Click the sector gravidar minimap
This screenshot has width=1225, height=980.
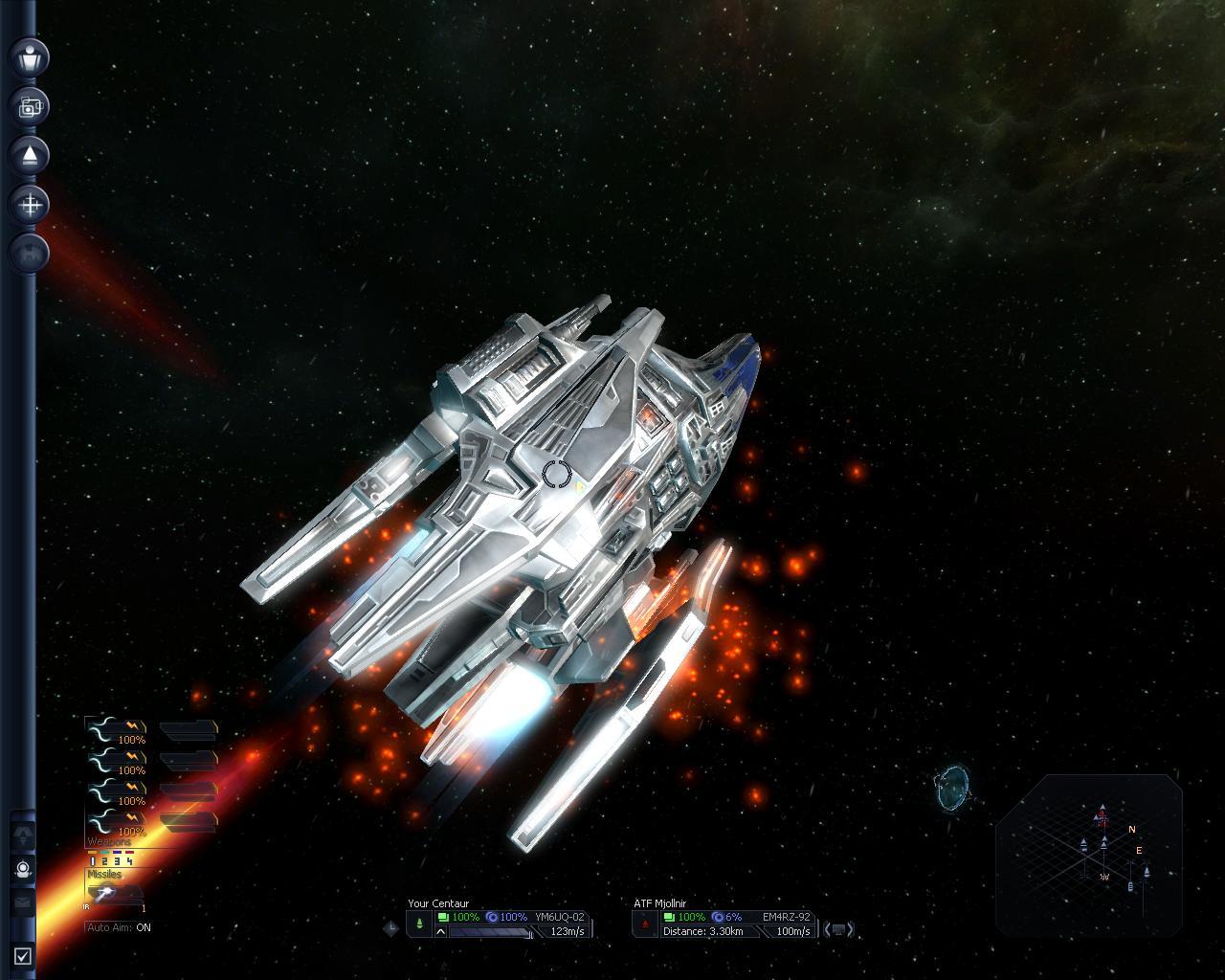[x=1089, y=854]
